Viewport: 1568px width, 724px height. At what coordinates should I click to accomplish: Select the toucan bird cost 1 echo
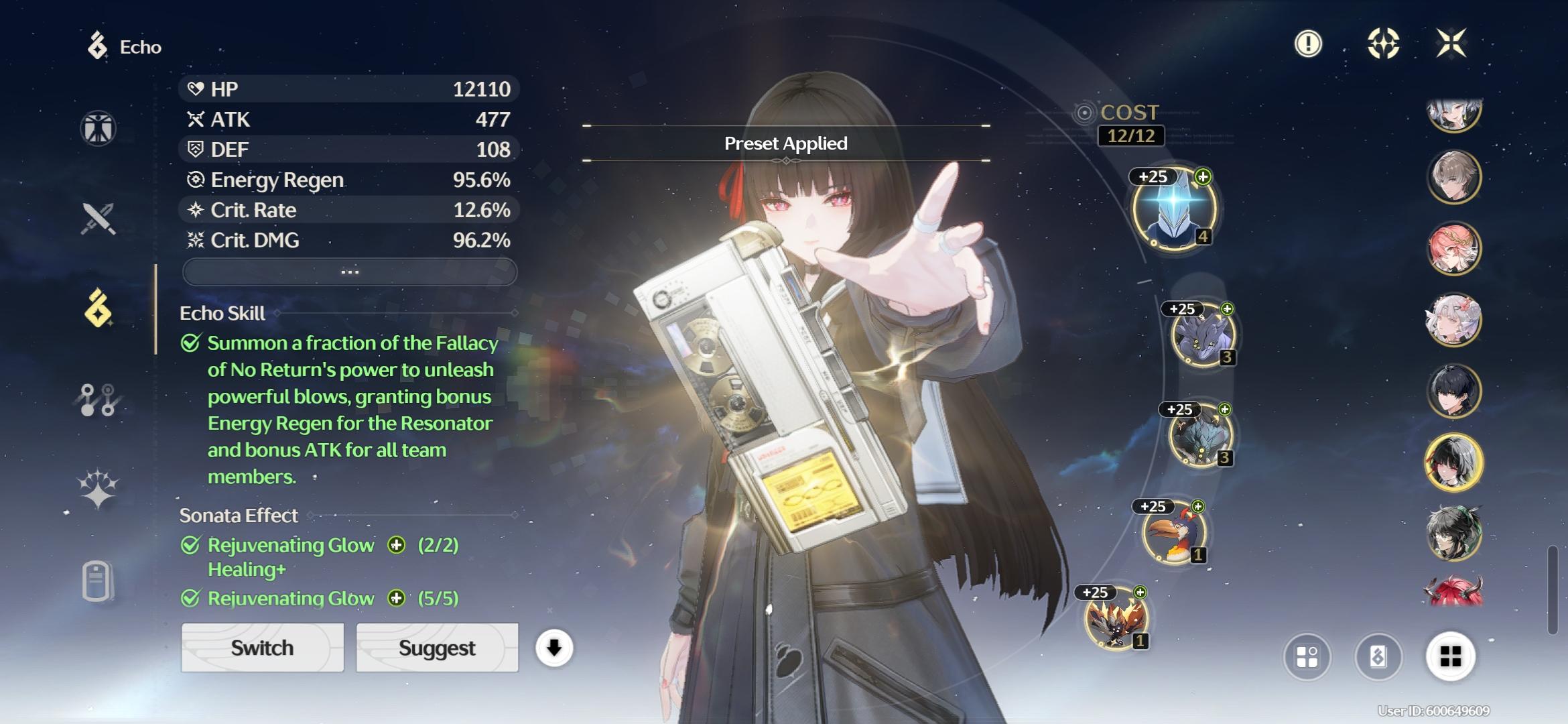coord(1174,533)
